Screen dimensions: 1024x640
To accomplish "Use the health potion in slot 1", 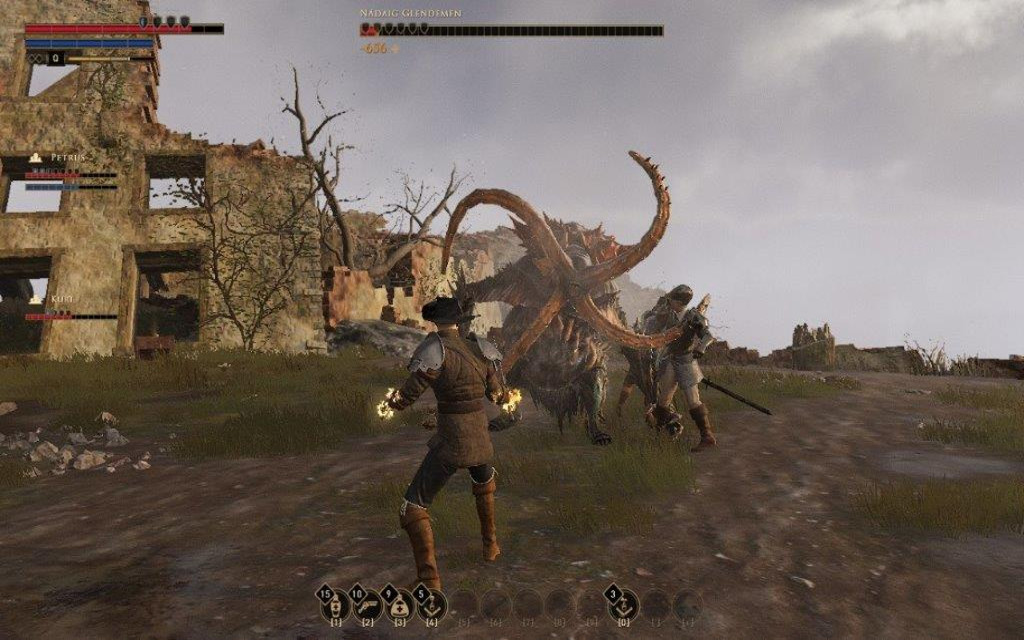I will click(x=337, y=605).
